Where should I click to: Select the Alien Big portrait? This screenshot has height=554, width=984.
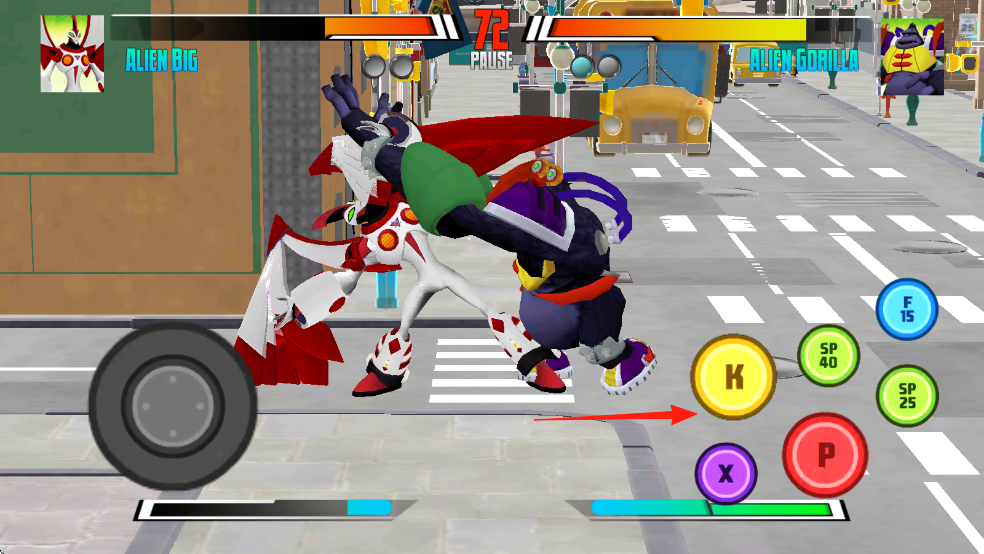[x=72, y=54]
